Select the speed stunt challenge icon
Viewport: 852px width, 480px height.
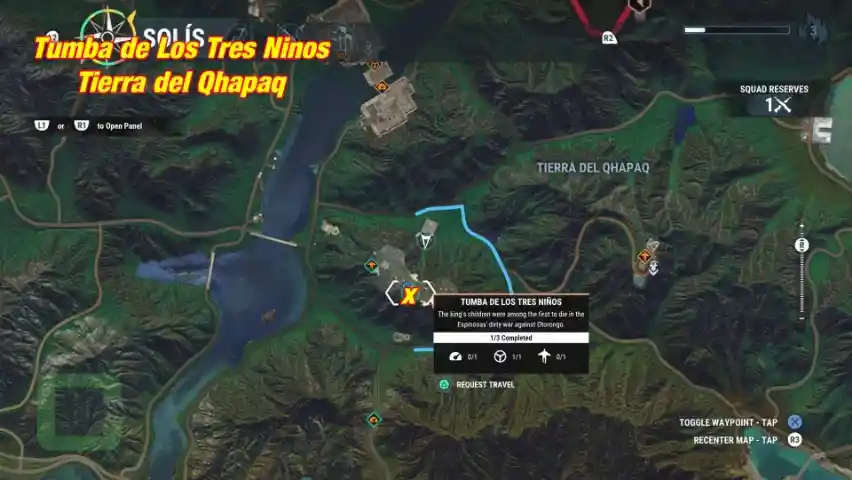456,357
